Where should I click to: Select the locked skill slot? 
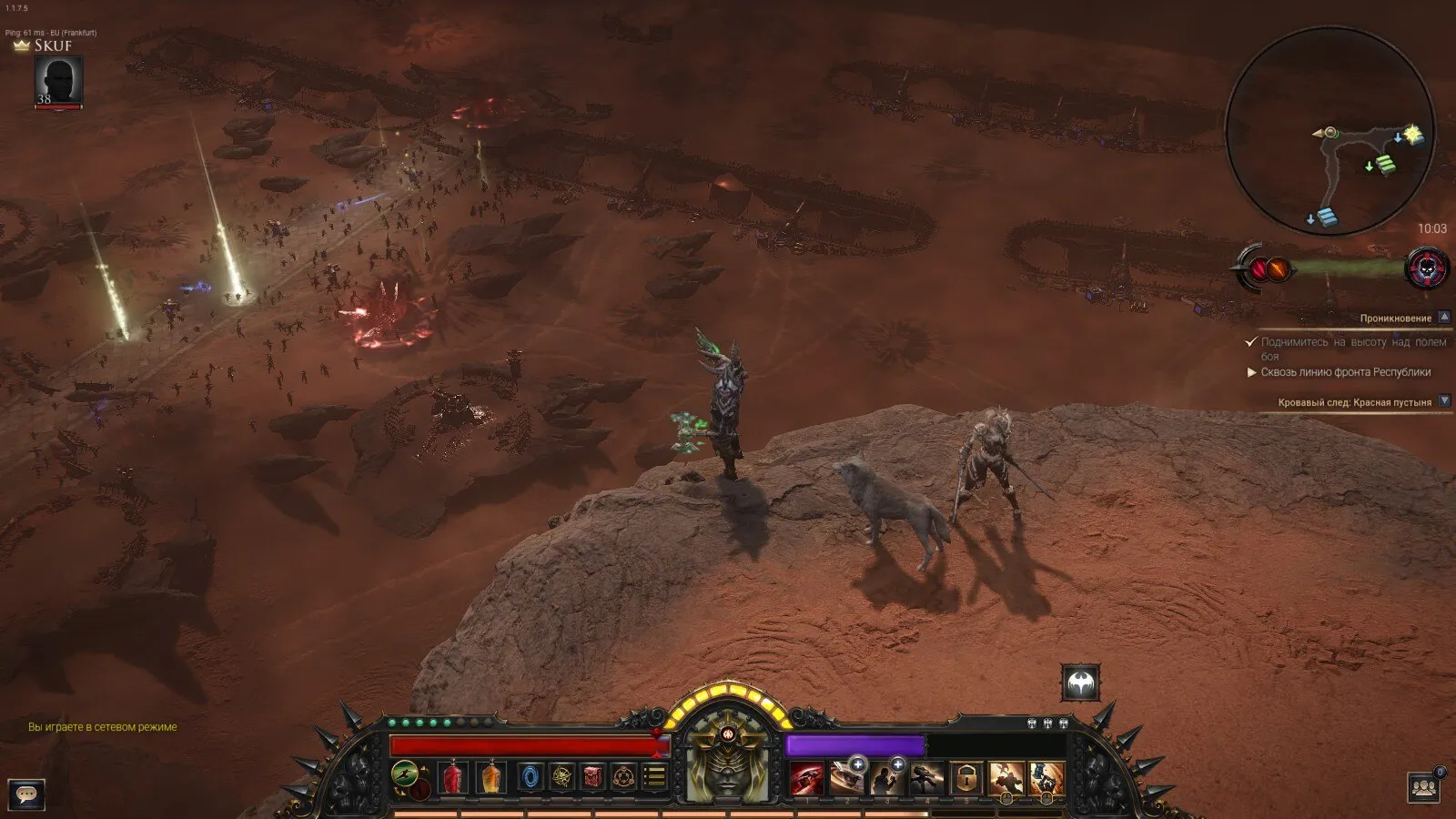coord(966,779)
